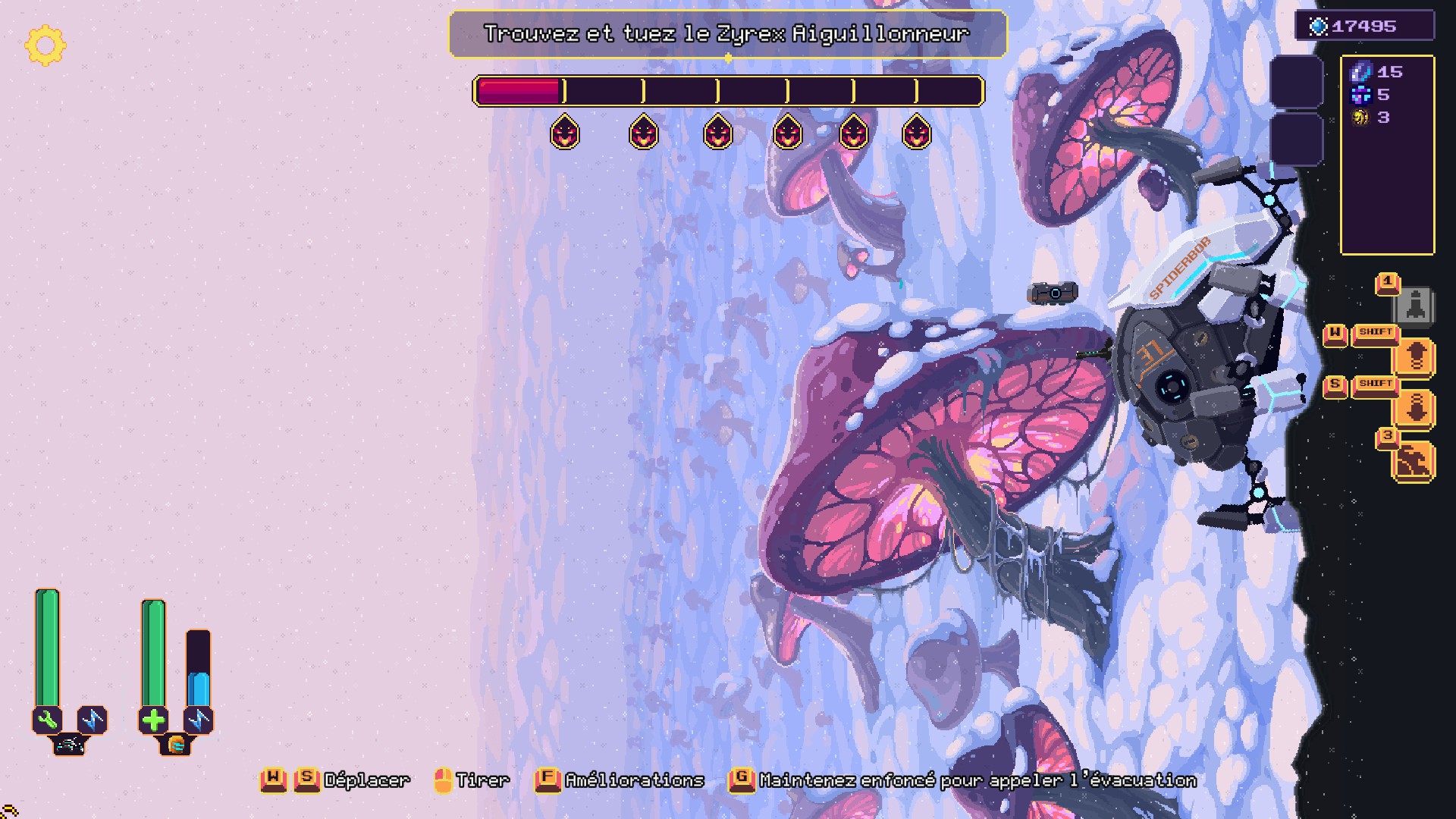Click the green wrench repair icon
Image resolution: width=1456 pixels, height=819 pixels.
[x=47, y=720]
